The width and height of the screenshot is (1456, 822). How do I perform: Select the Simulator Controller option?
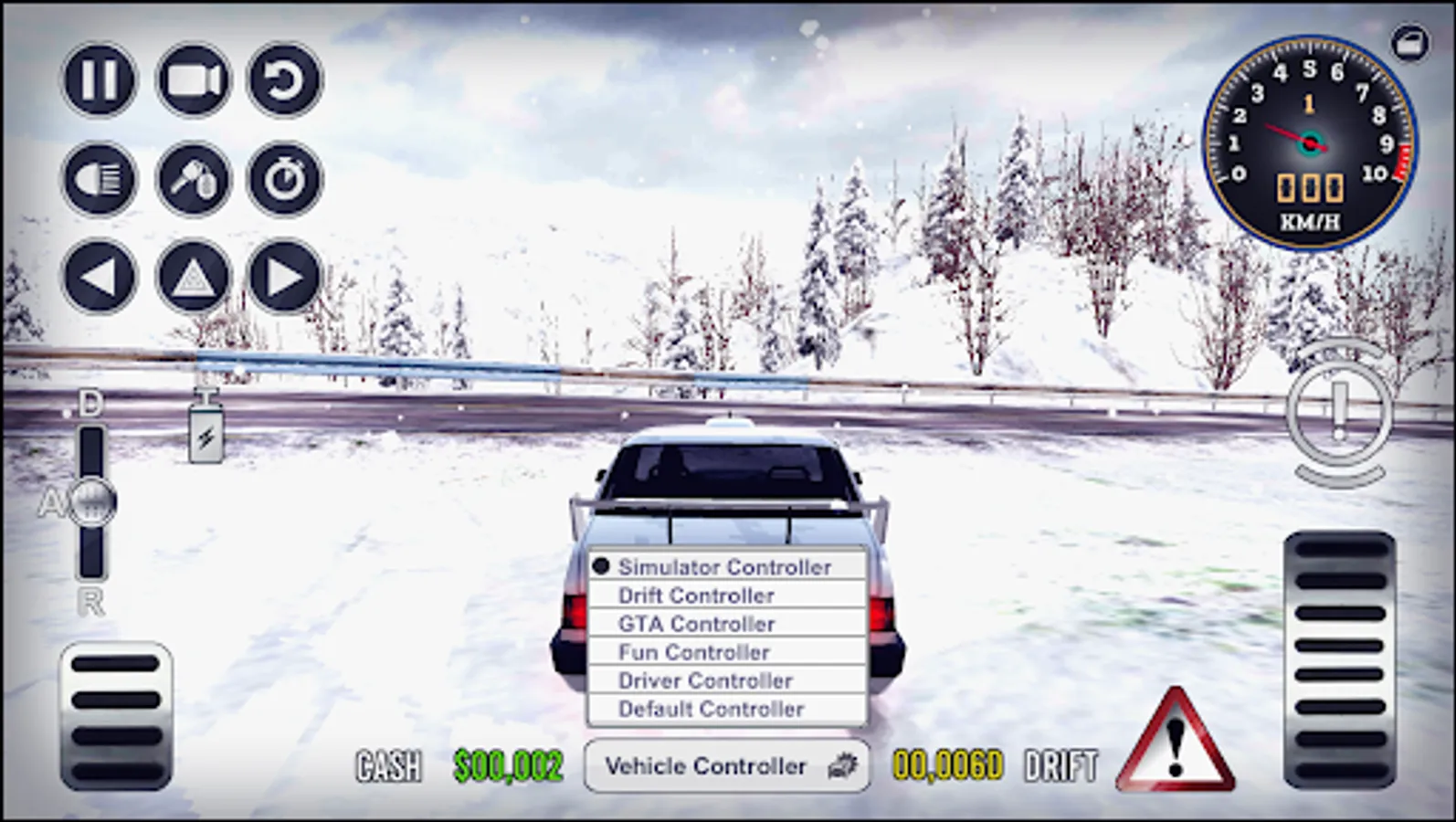(x=724, y=566)
